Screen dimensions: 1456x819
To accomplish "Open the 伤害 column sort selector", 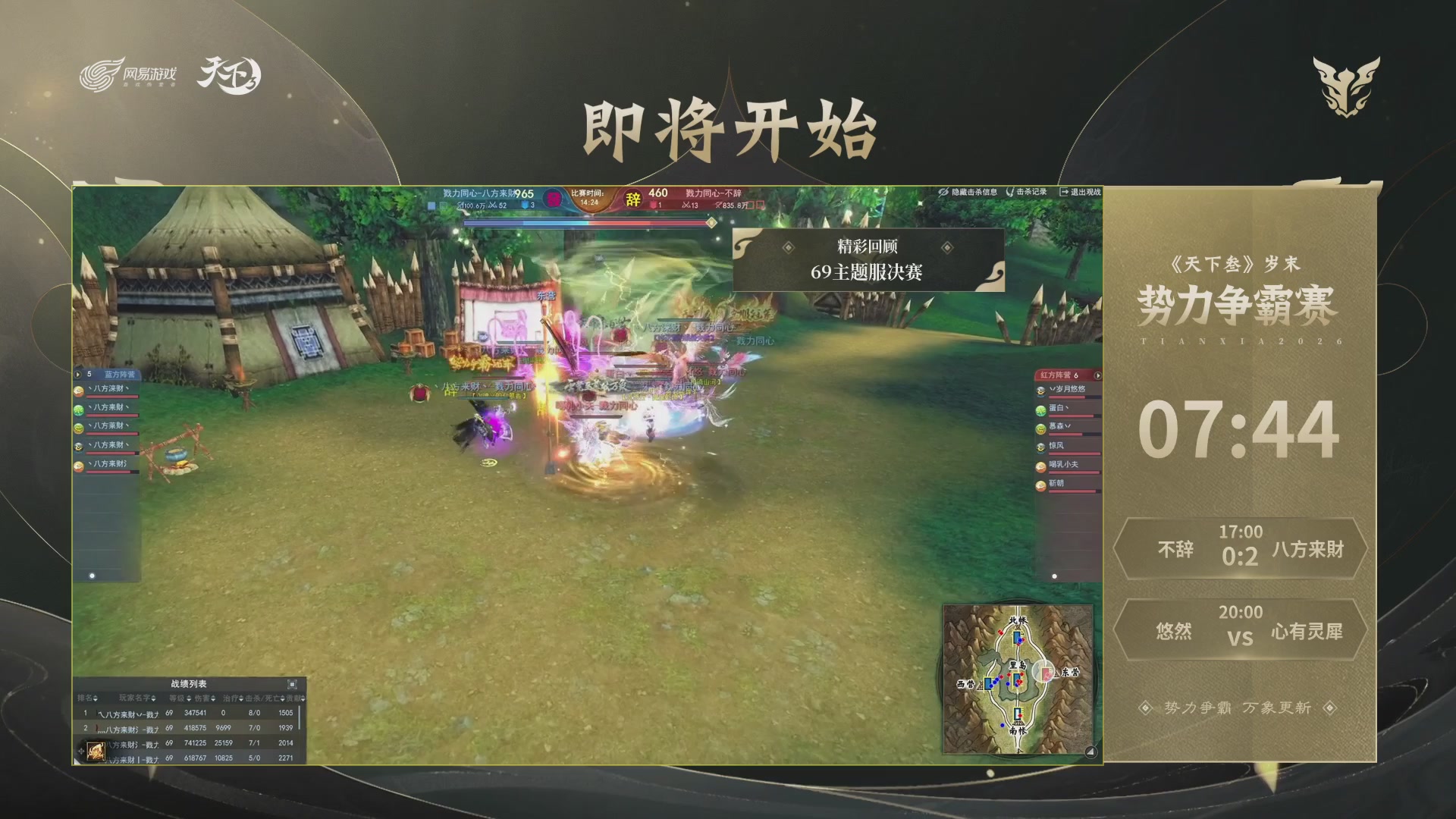I will (213, 698).
